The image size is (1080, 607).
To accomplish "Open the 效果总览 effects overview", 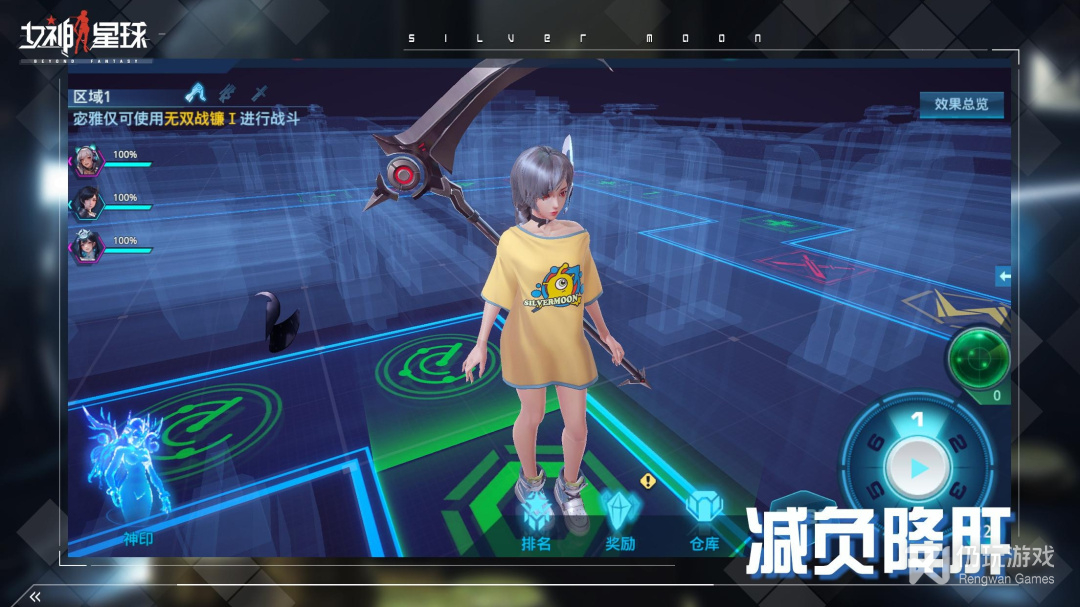I will (961, 104).
